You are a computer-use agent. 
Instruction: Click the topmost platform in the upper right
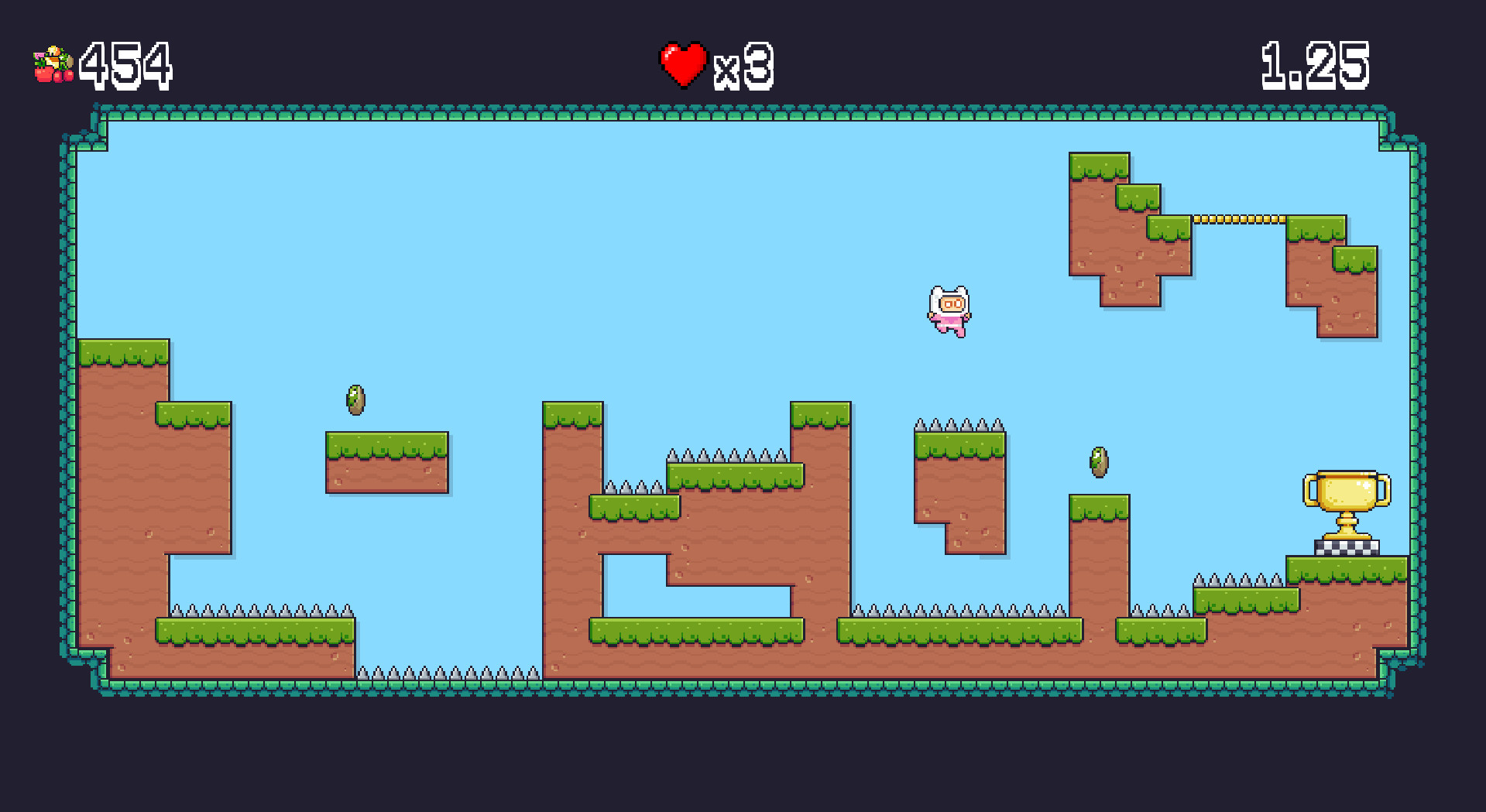pyautogui.click(x=1100, y=166)
